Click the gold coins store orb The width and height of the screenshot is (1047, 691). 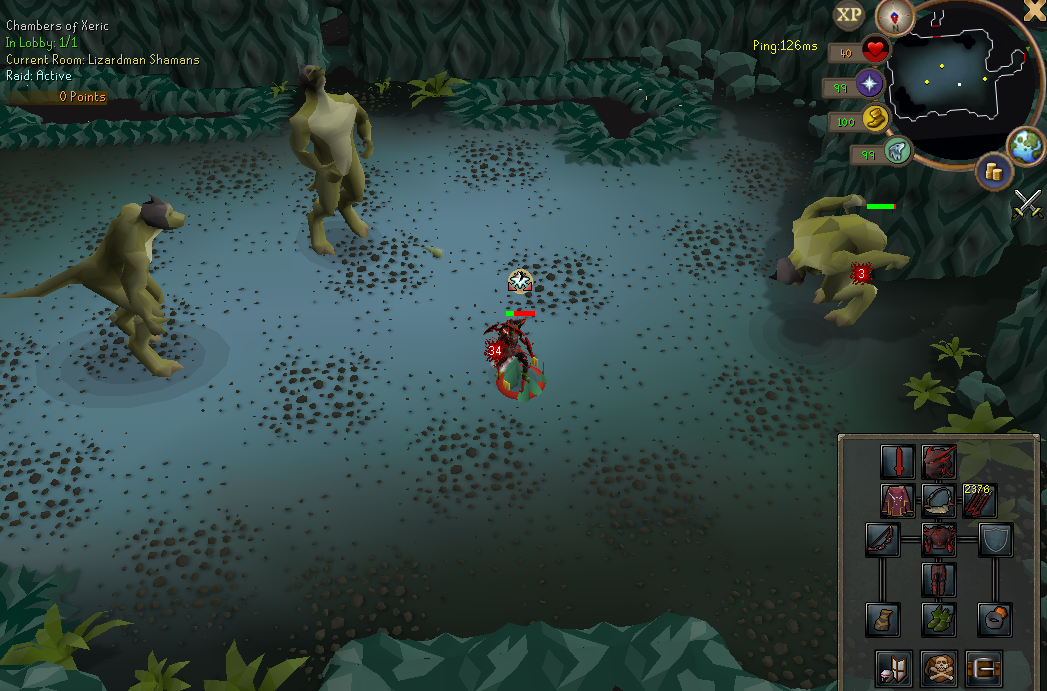click(994, 171)
